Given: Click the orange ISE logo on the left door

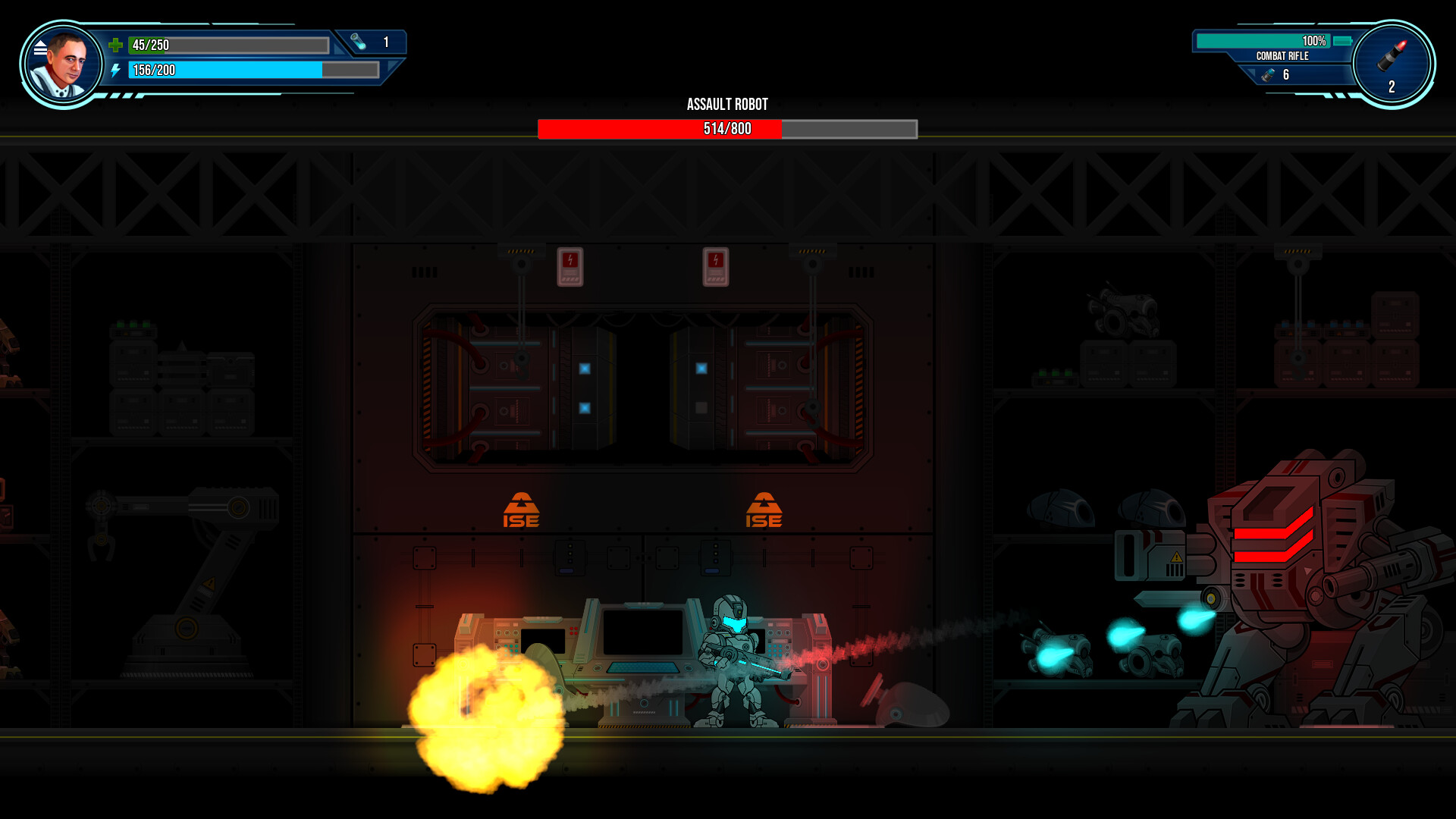Looking at the screenshot, I should pos(521,510).
